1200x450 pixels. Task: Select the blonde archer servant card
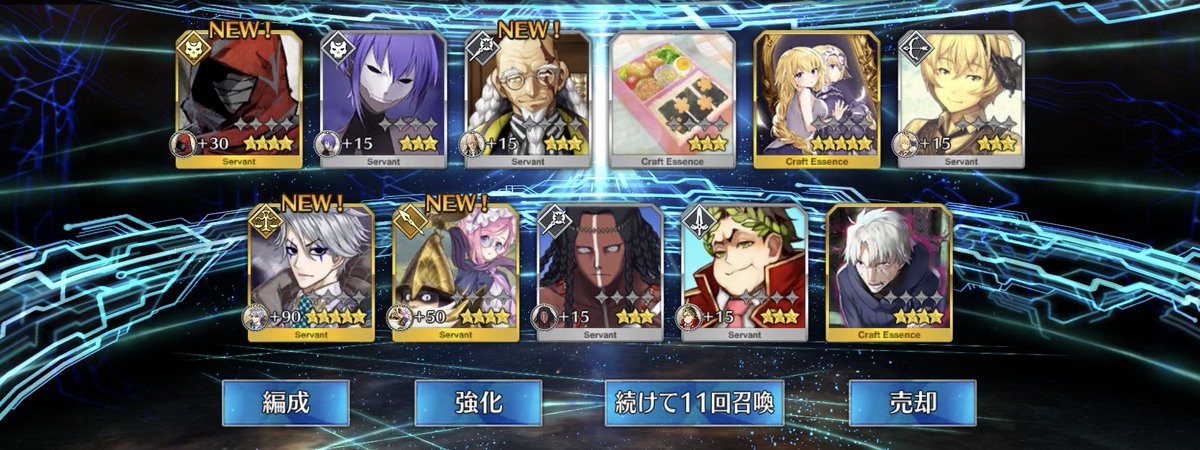click(x=960, y=99)
